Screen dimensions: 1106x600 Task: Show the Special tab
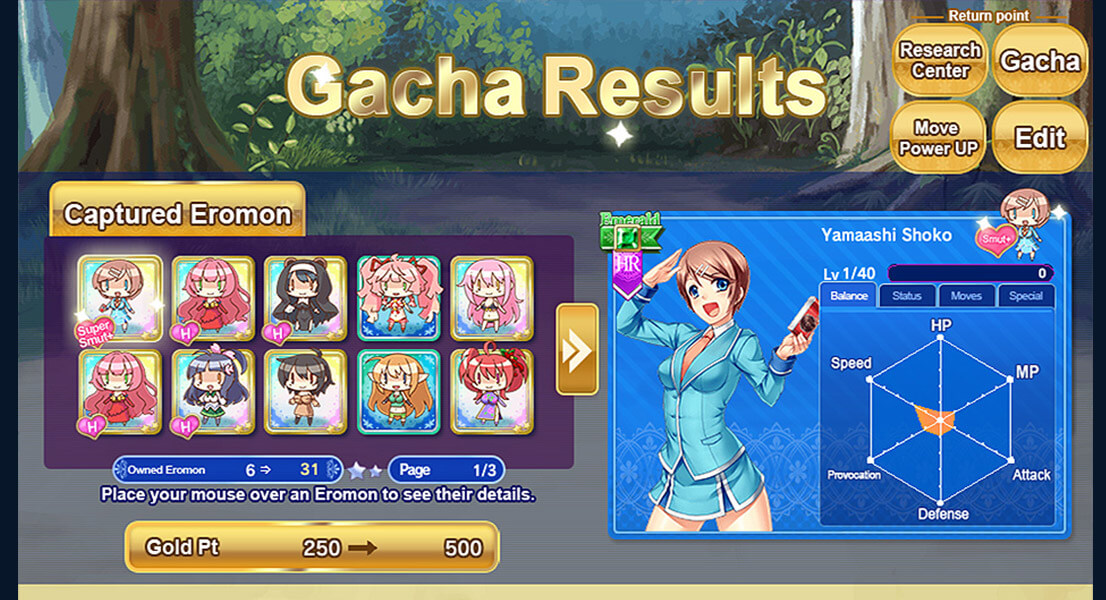1025,296
